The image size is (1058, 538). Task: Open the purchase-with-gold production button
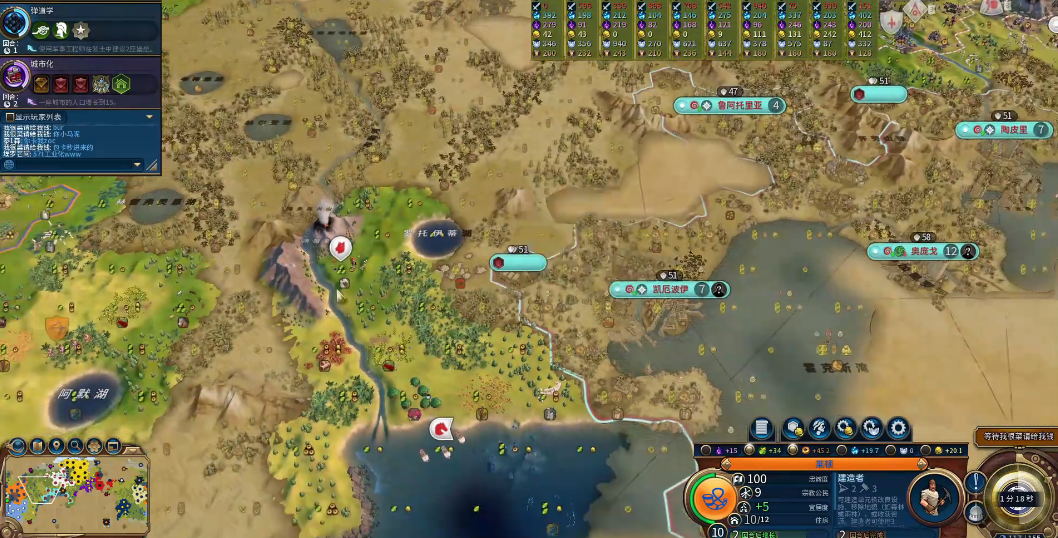point(845,428)
